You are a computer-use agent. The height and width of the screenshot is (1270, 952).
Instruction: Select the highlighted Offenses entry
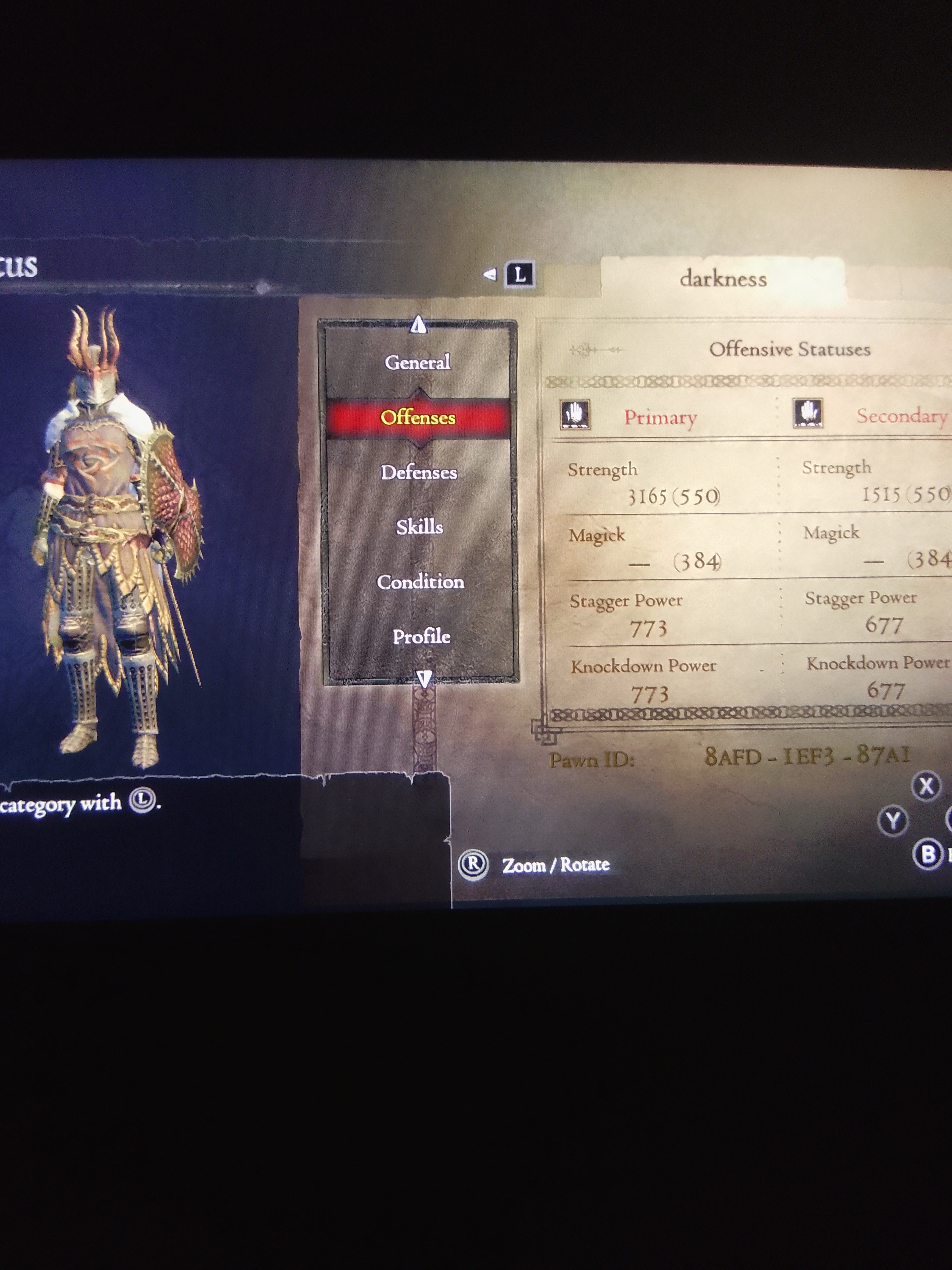418,417
